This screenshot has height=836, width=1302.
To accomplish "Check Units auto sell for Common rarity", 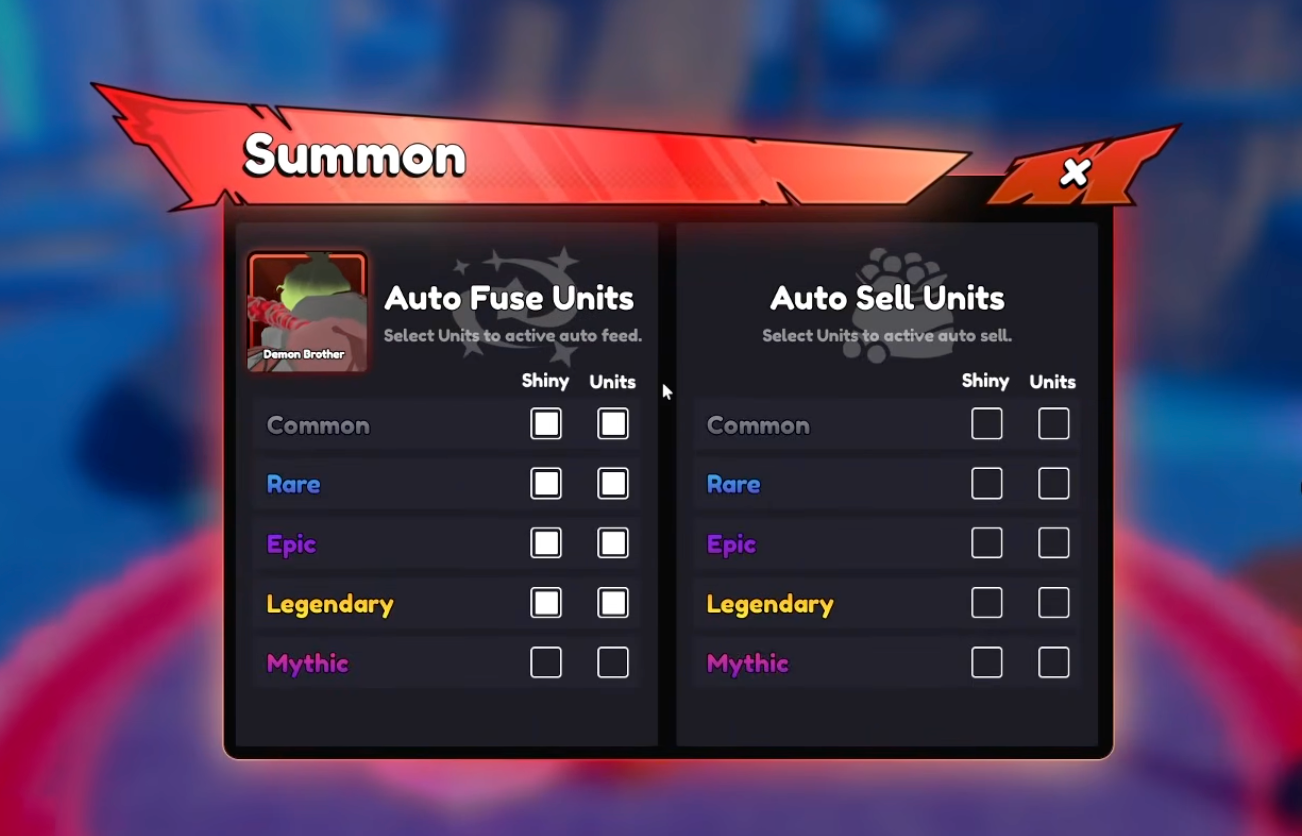I will pyautogui.click(x=1052, y=423).
